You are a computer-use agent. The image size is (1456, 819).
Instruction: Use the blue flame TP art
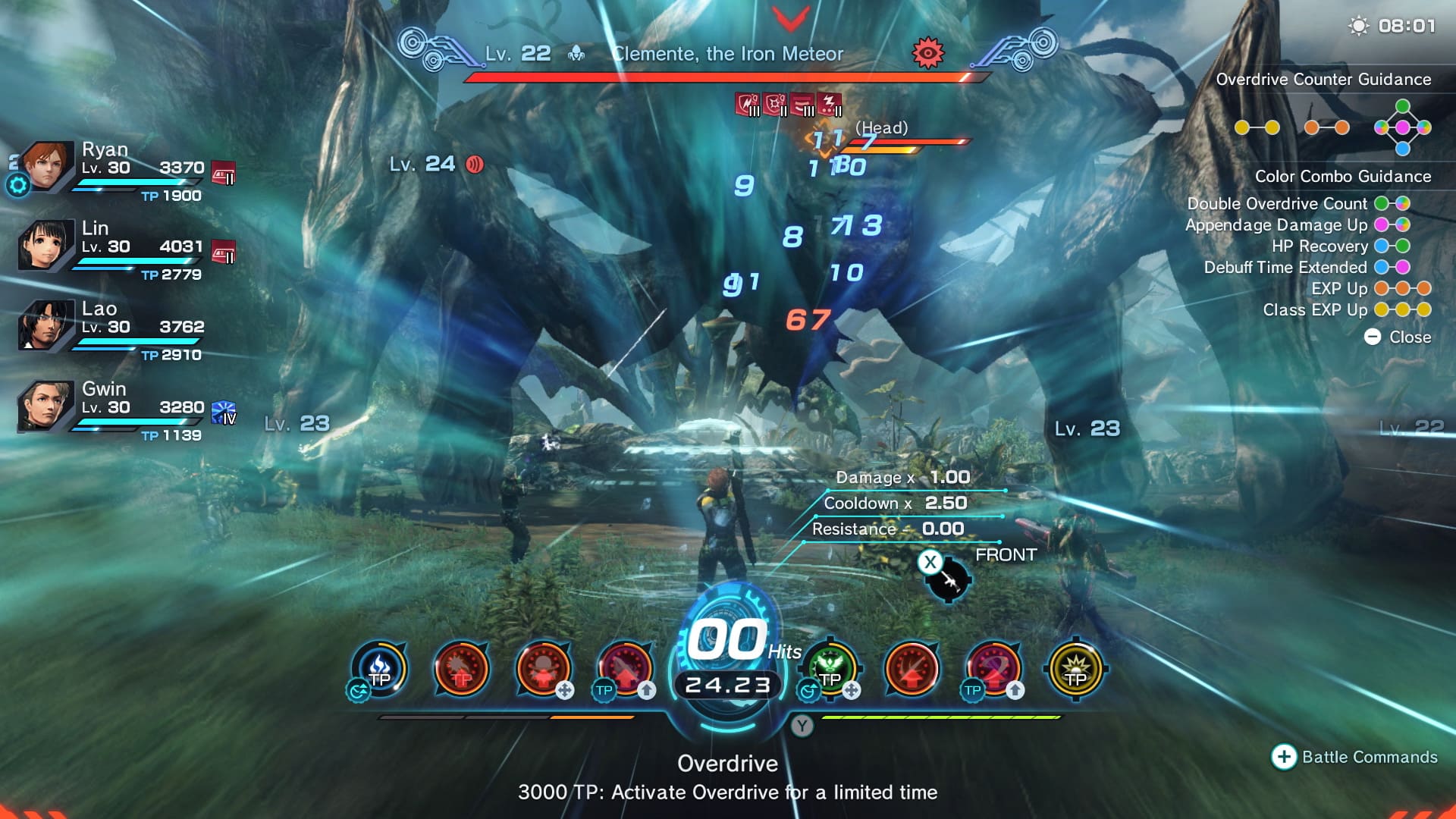[379, 670]
